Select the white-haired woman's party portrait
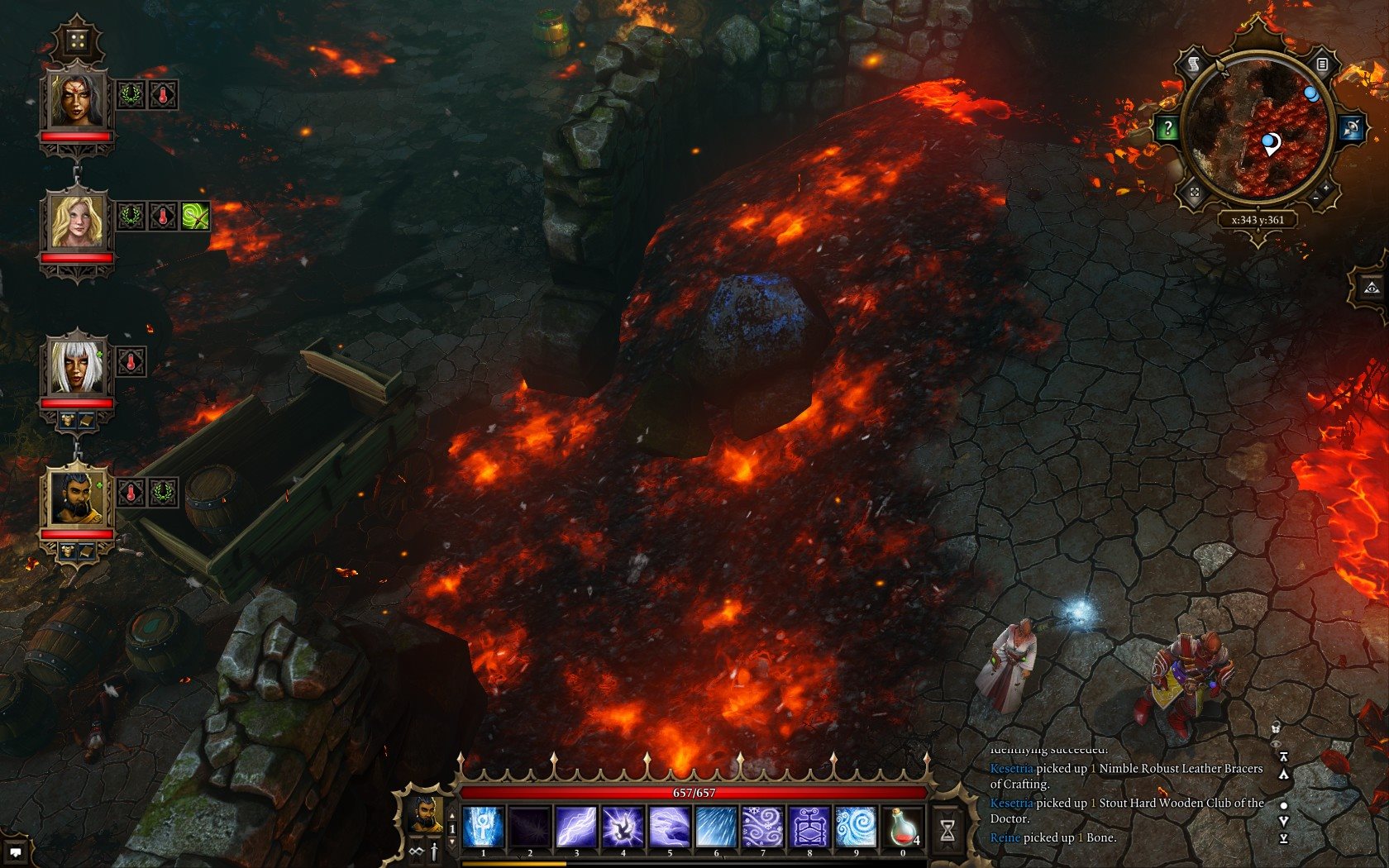The image size is (1389, 868). 76,366
